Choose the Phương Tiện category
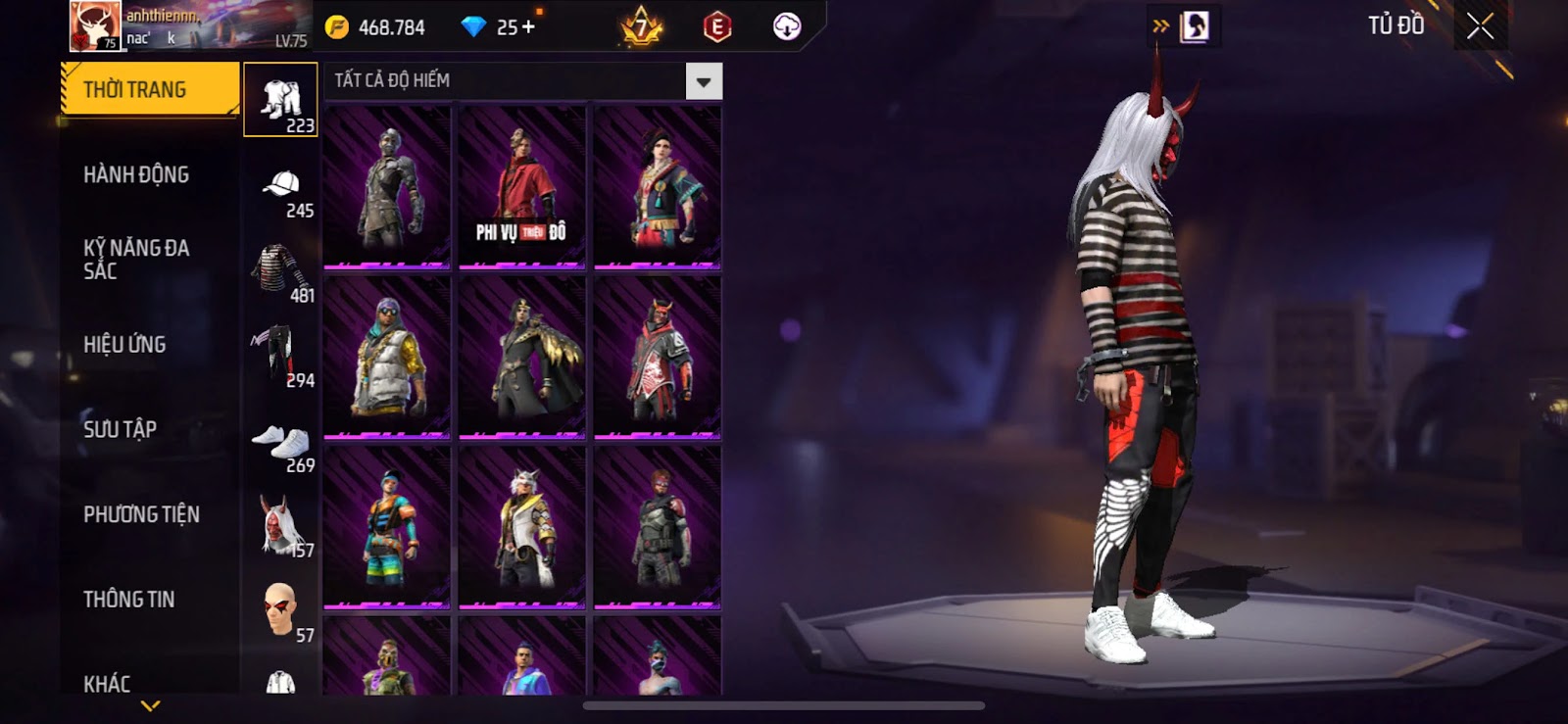Viewport: 1568px width, 724px height. pyautogui.click(x=141, y=514)
